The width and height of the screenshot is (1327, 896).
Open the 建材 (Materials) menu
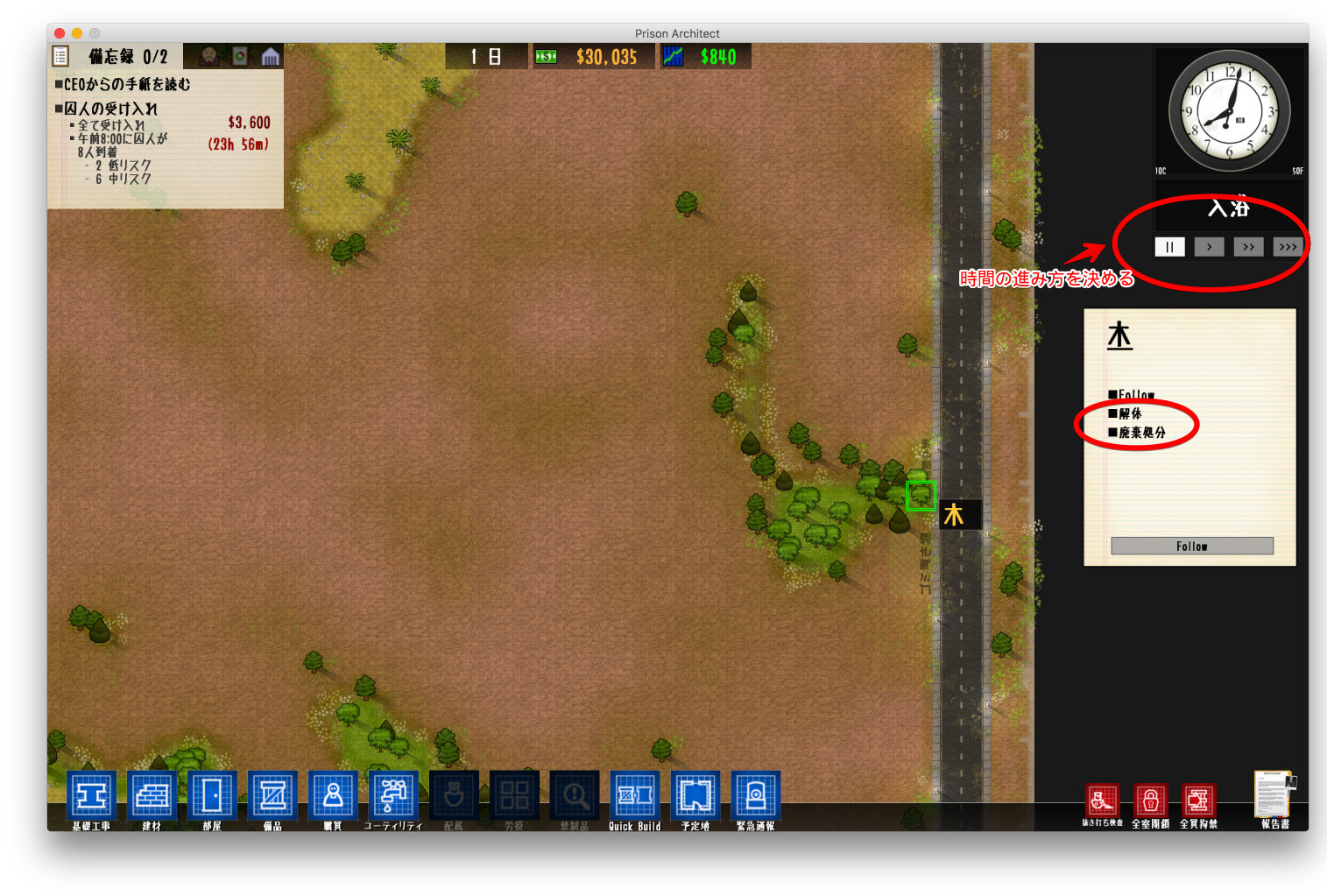[x=152, y=796]
